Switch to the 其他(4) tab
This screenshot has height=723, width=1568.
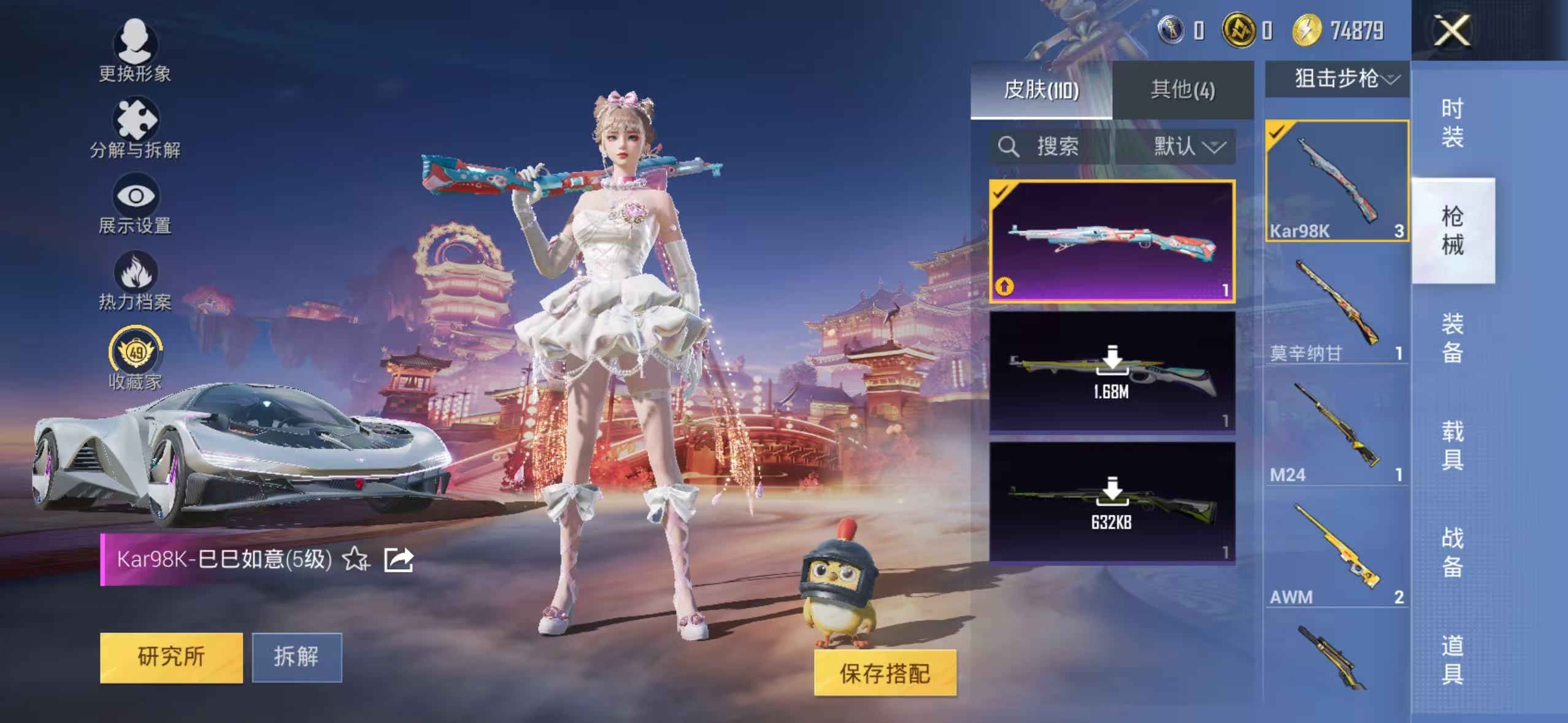(1183, 90)
